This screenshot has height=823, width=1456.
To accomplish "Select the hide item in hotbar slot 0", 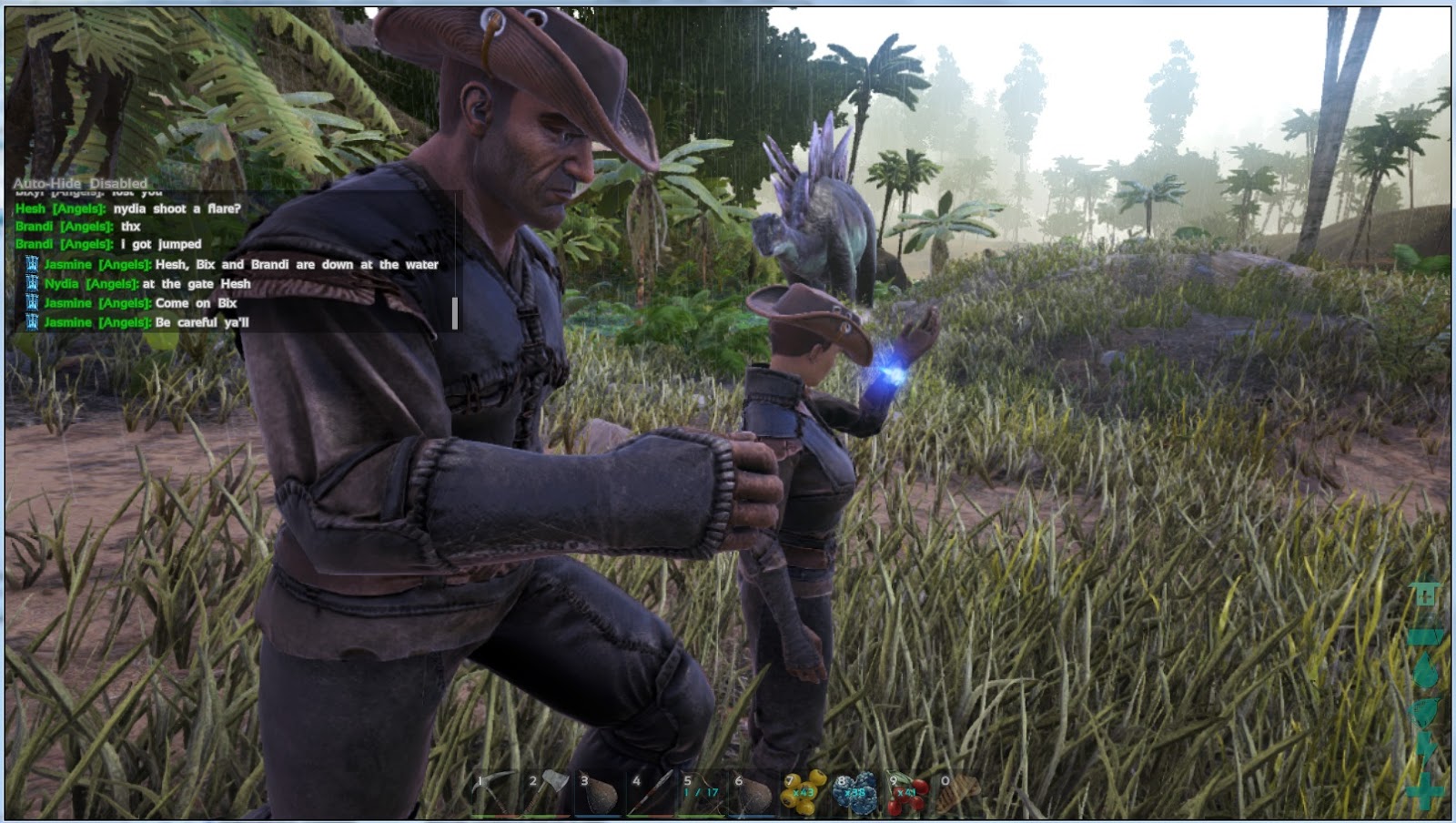I will pos(956,794).
